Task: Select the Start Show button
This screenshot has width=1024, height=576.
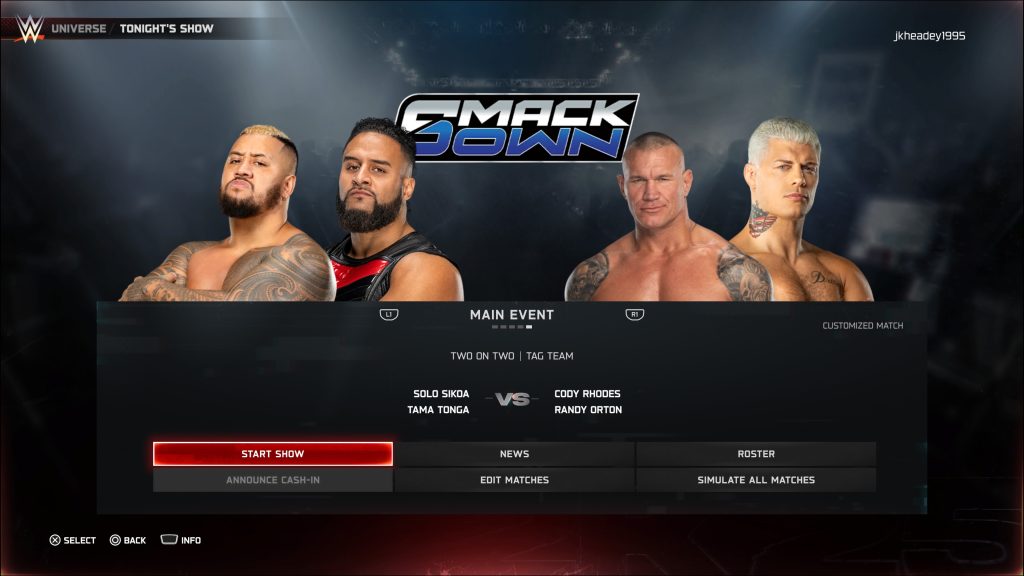Action: tap(272, 454)
